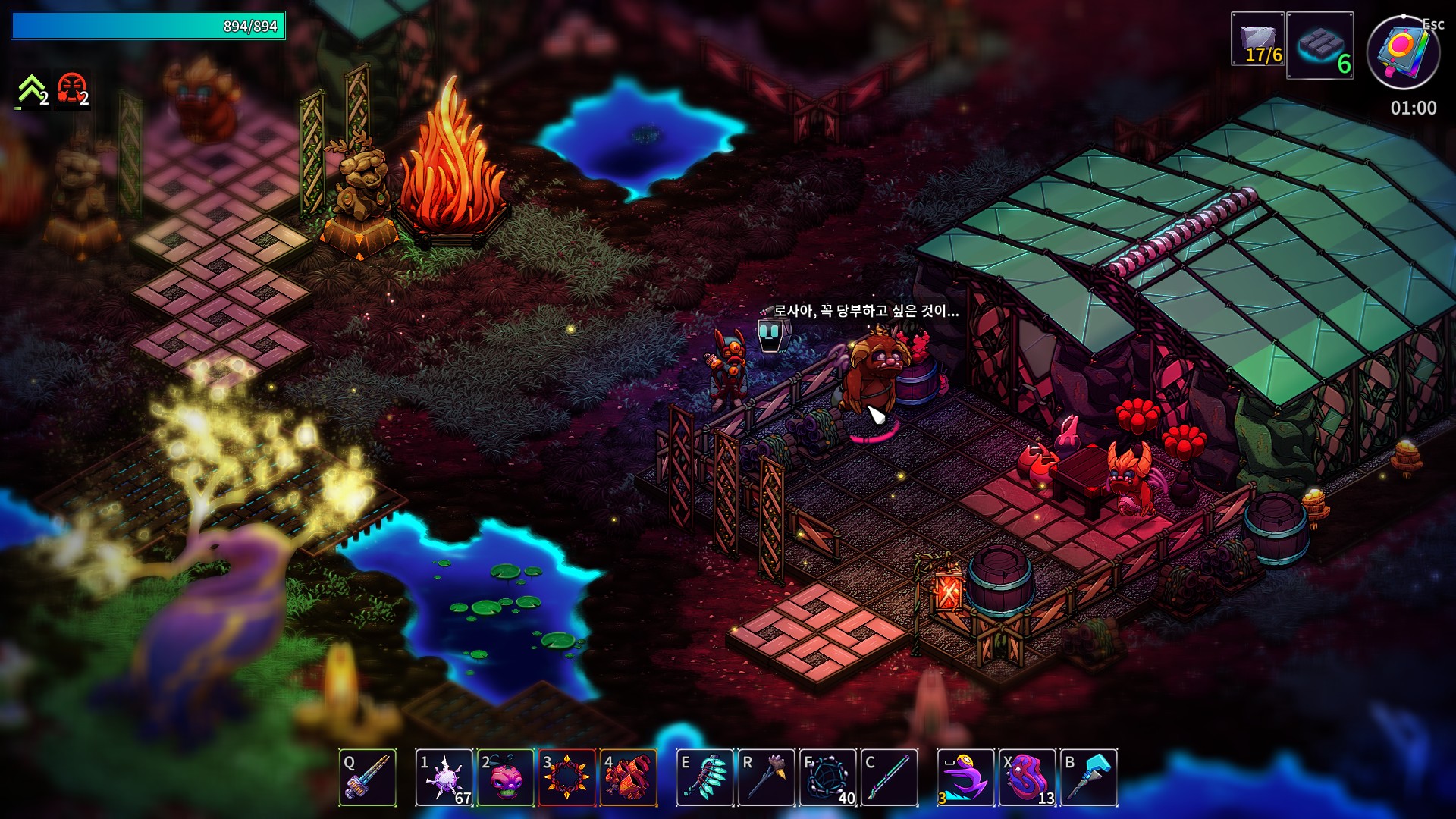The height and width of the screenshot is (819, 1456).
Task: Click the grey stone resource tracker
Action: pyautogui.click(x=1257, y=39)
